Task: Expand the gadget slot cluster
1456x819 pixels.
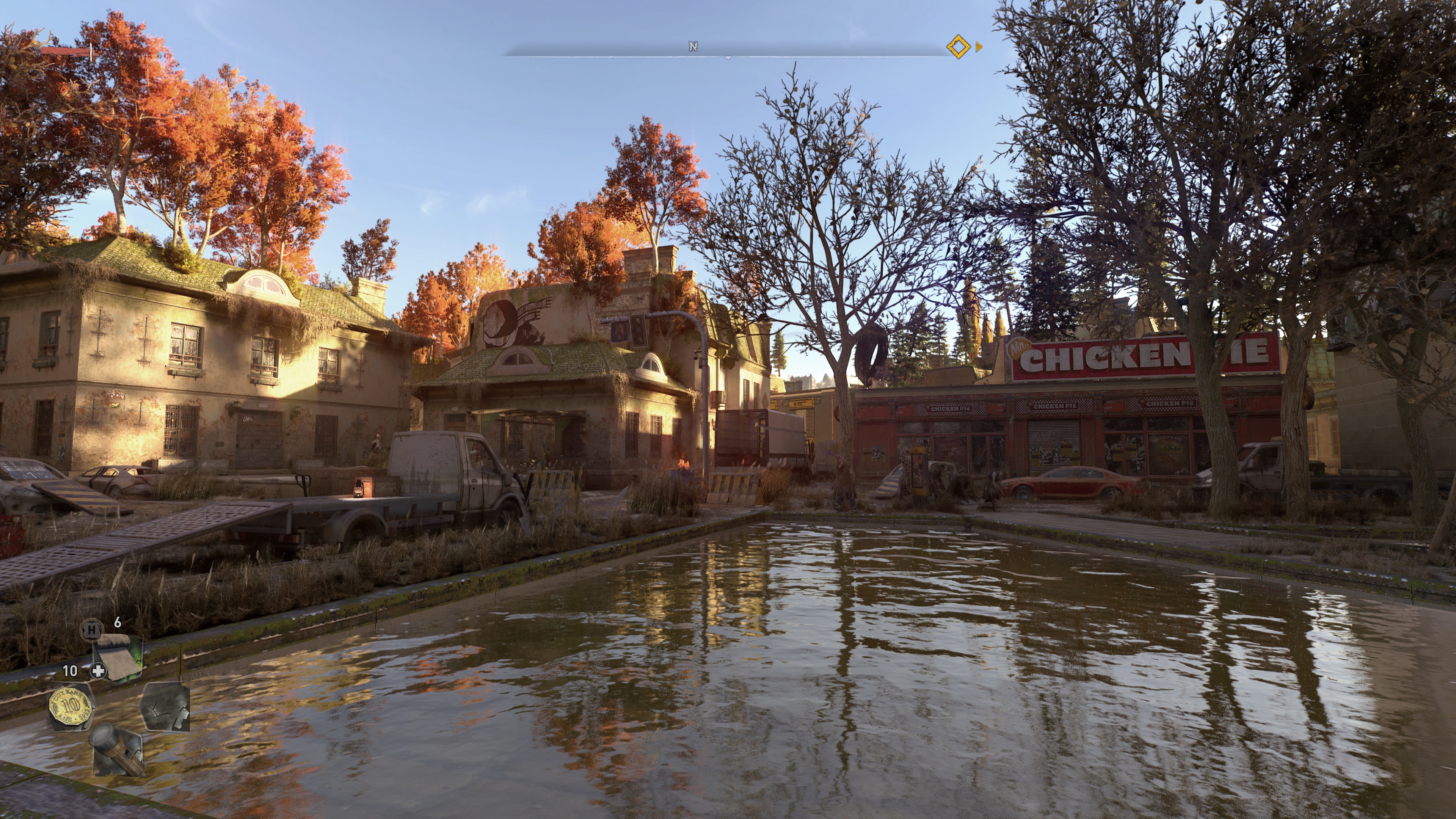Action: point(117,729)
